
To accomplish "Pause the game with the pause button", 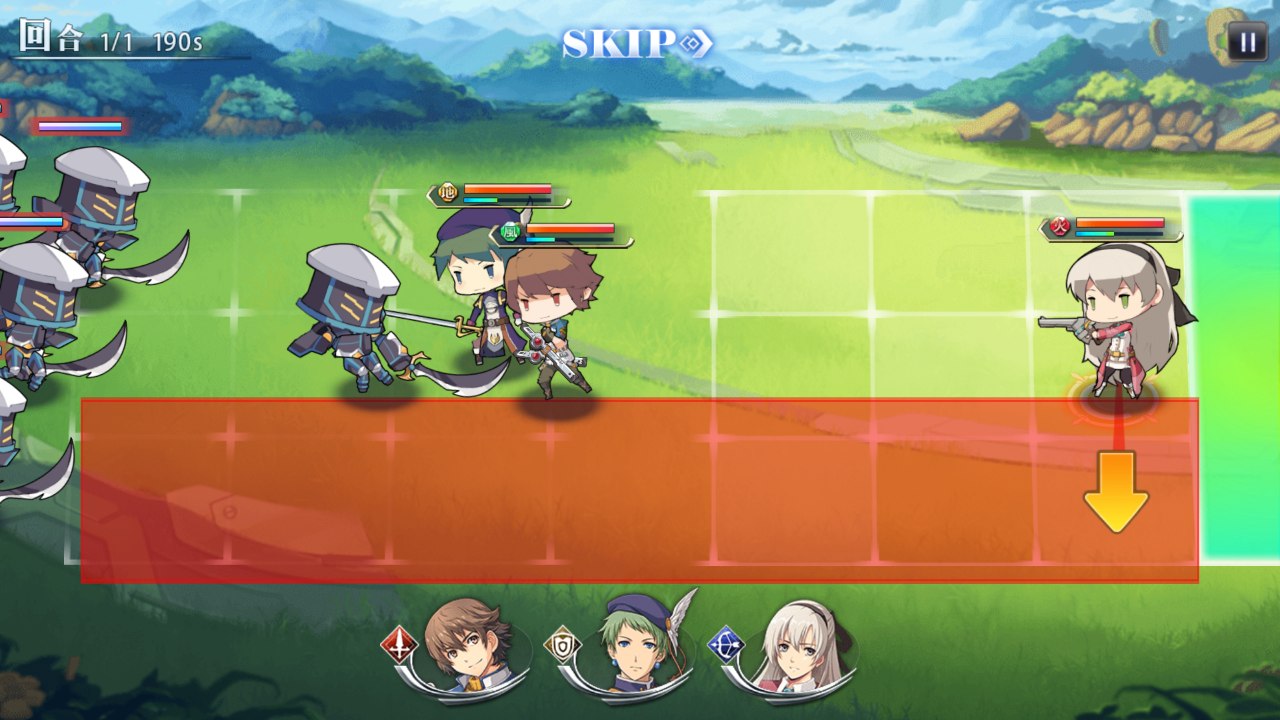I will [x=1247, y=42].
